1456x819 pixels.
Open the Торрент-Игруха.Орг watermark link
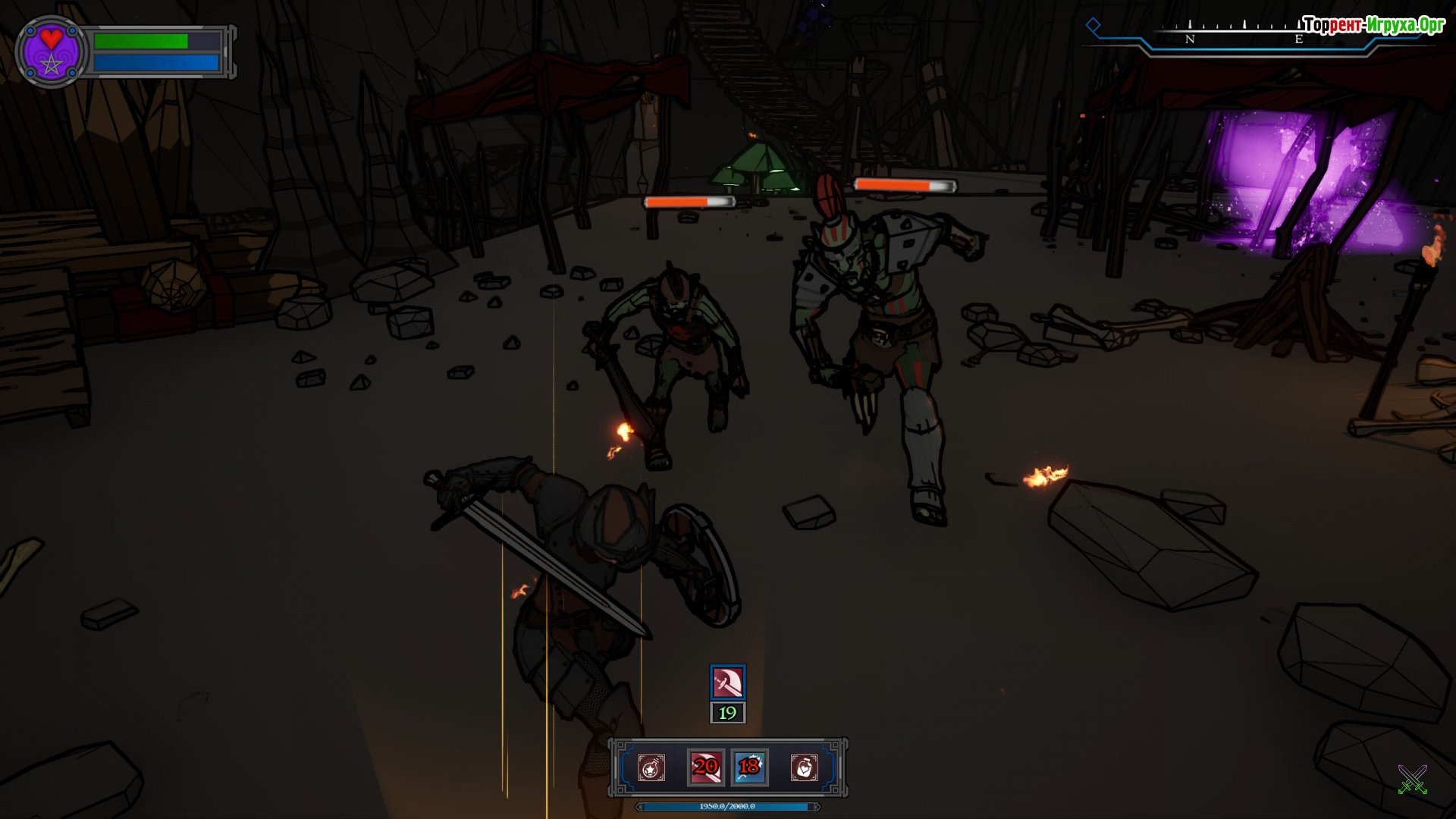pyautogui.click(x=1373, y=25)
